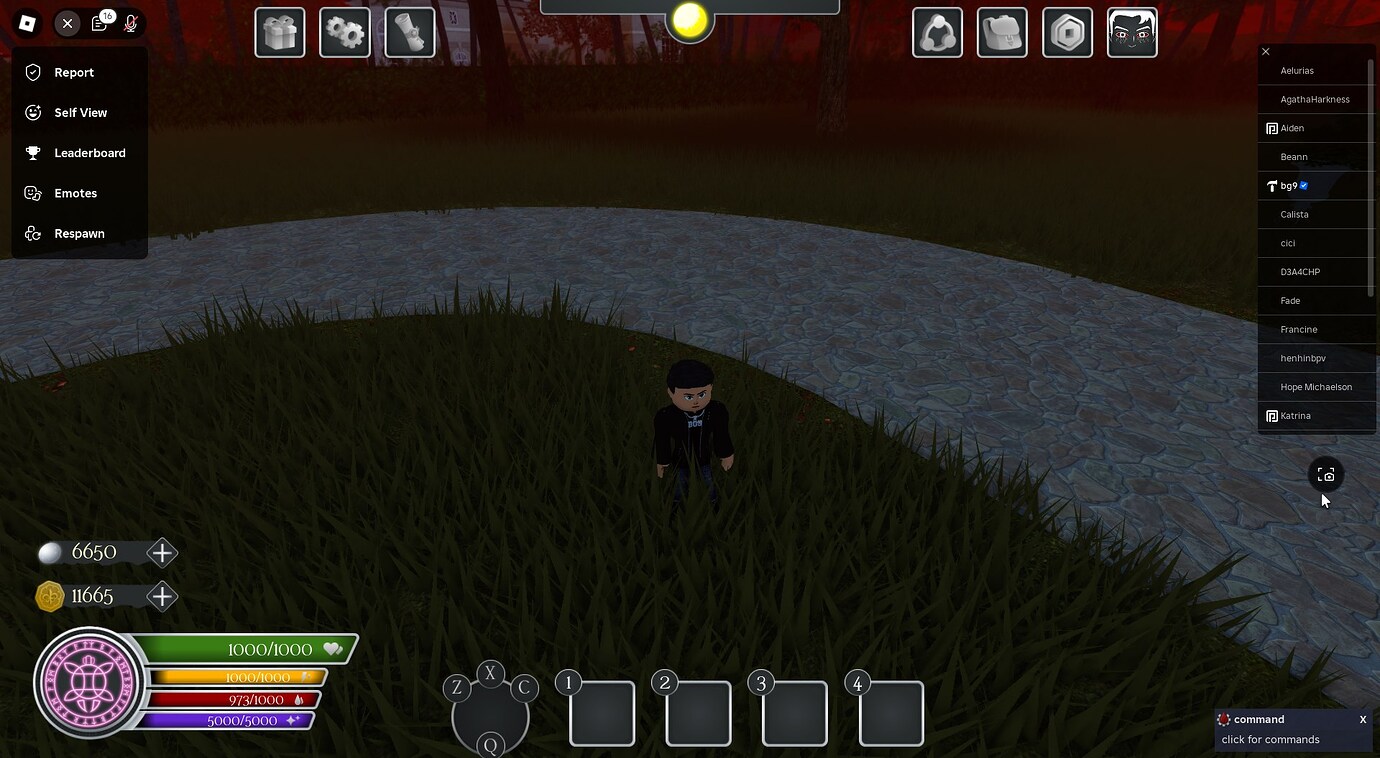Click Respawn in the menu
The image size is (1380, 758).
pos(79,233)
